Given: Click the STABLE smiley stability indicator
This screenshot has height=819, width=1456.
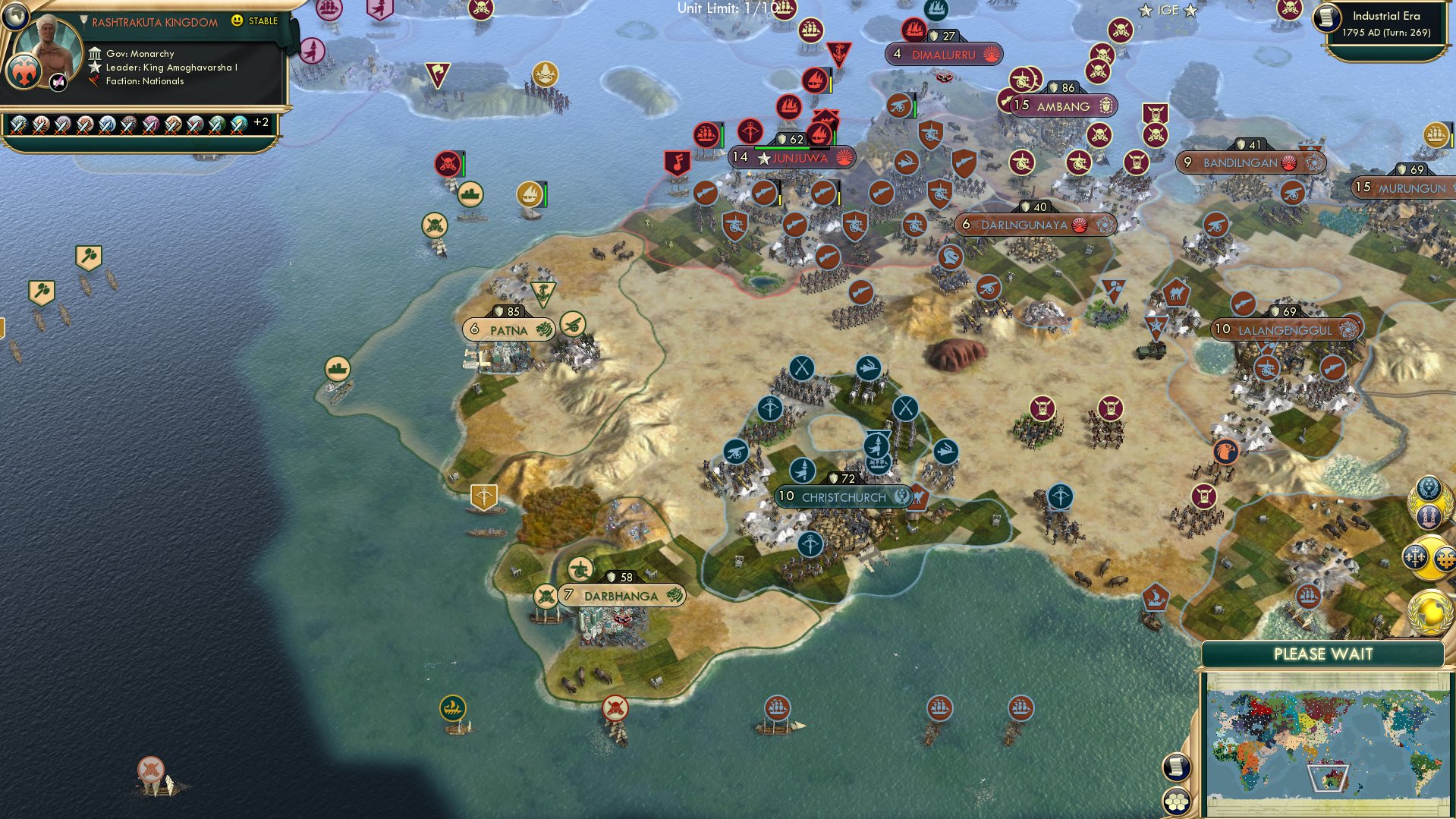Looking at the screenshot, I should click(x=237, y=22).
